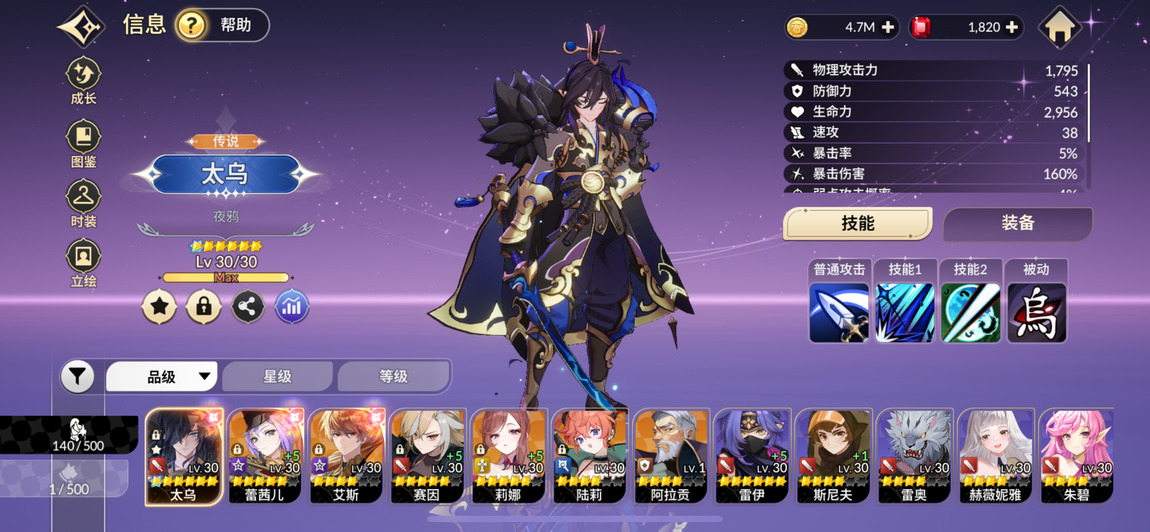1150x532 pixels.
Task: View the 普通攻击 basic attack skill
Action: [x=838, y=311]
